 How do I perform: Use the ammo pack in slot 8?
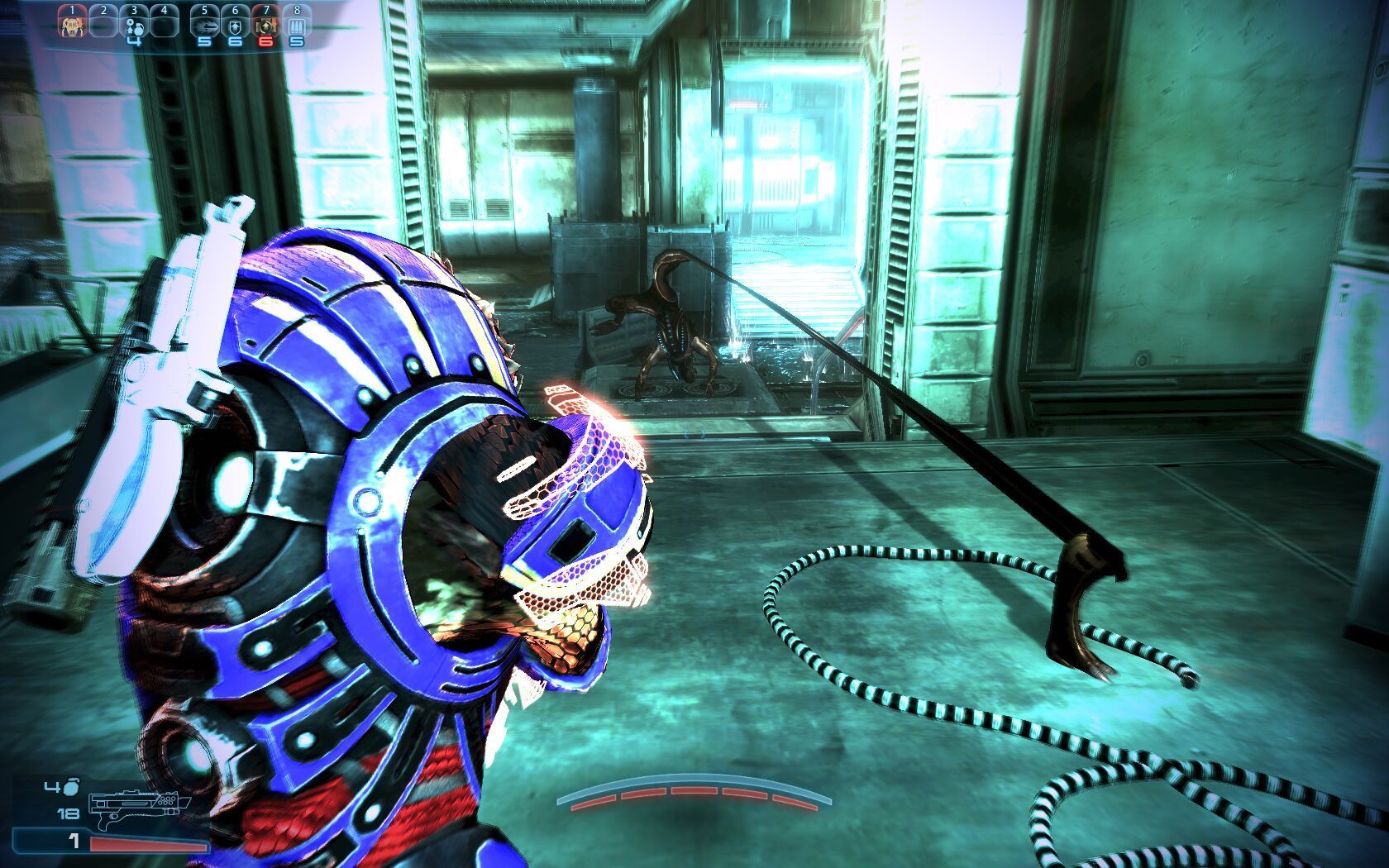pyautogui.click(x=297, y=25)
